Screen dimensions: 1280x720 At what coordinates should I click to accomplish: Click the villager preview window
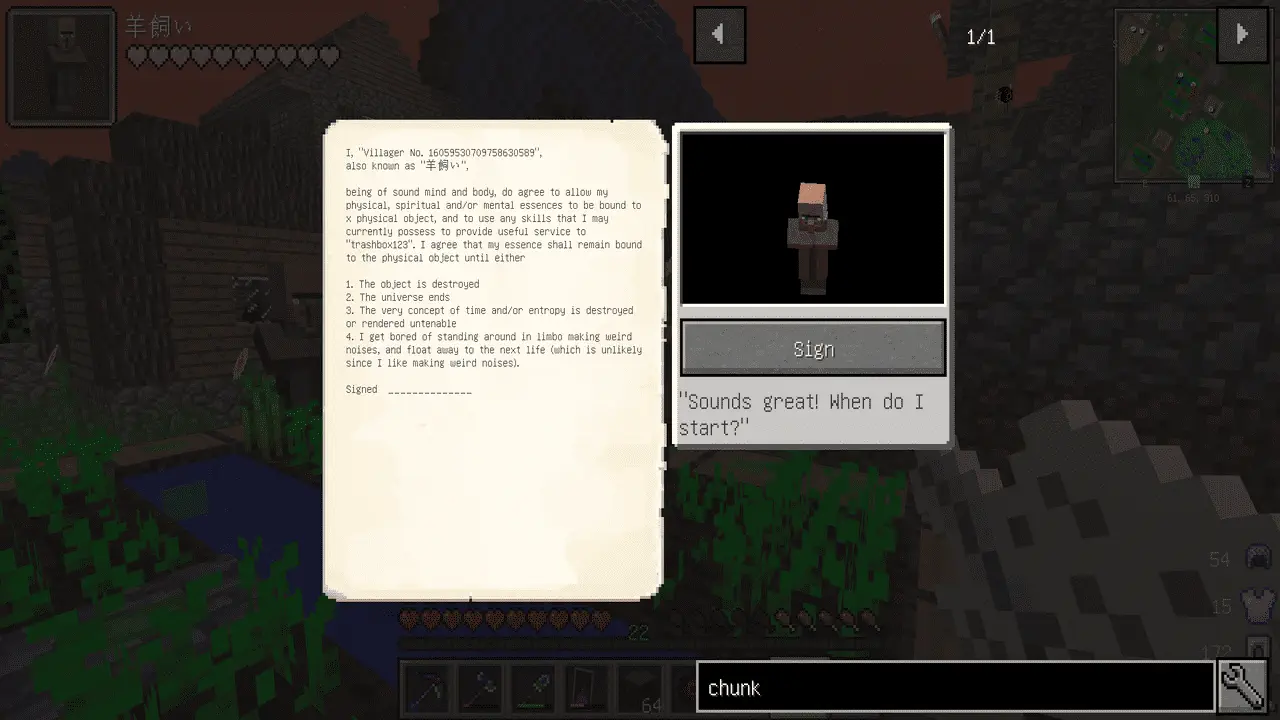click(x=813, y=218)
